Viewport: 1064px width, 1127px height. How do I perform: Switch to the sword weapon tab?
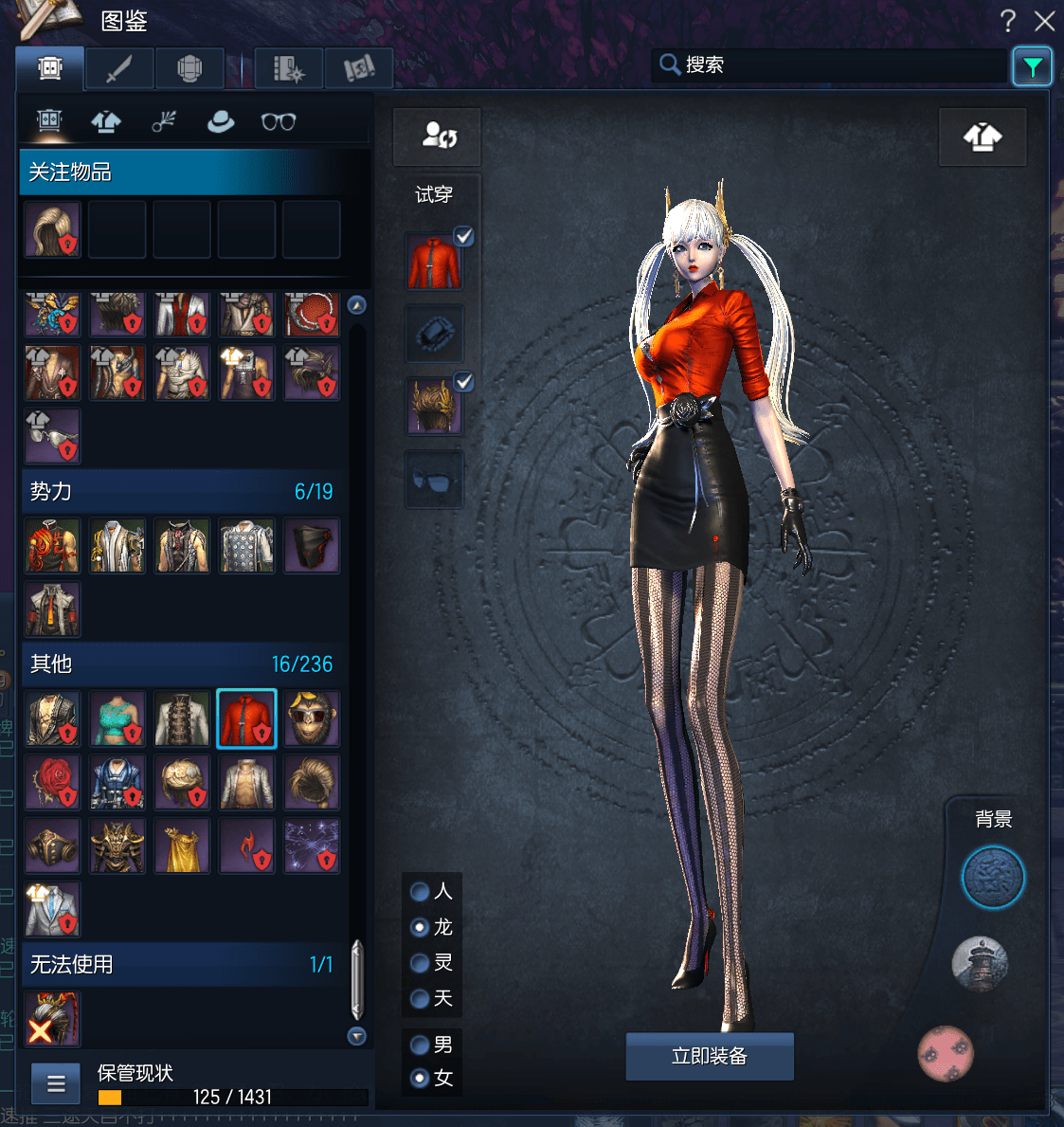[x=119, y=68]
